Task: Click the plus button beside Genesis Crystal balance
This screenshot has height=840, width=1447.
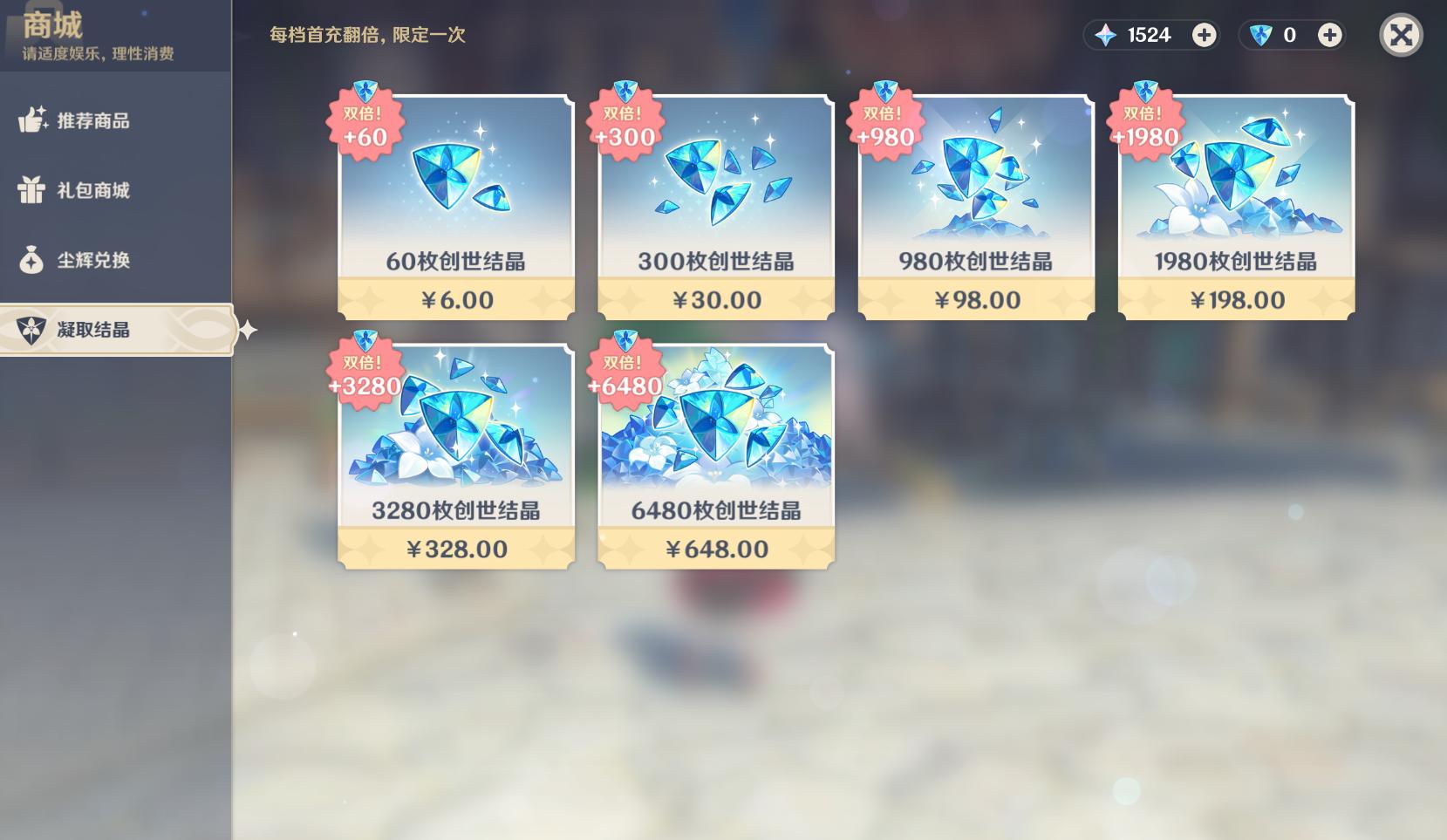Action: click(1329, 35)
